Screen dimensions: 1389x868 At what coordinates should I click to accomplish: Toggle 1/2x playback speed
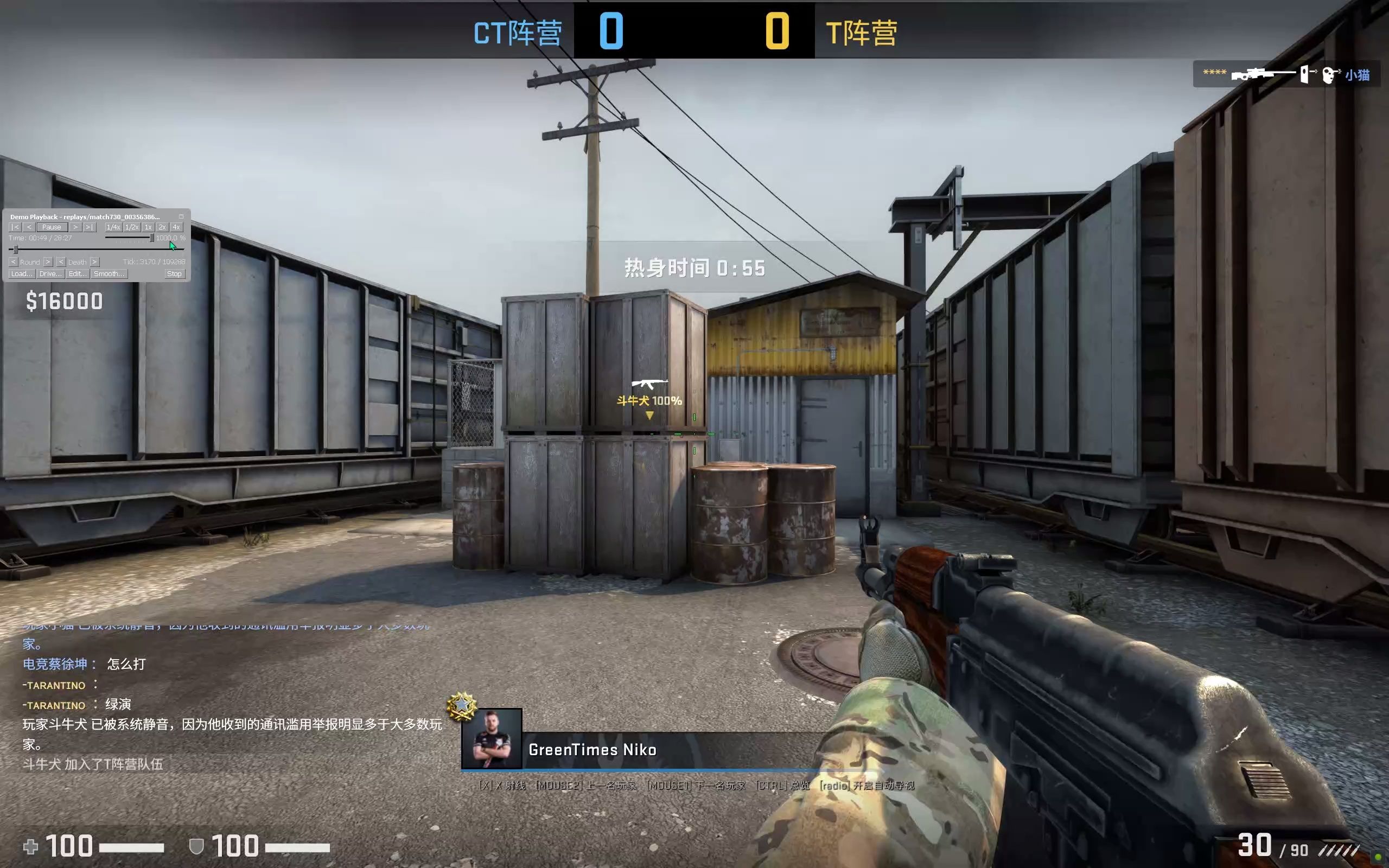[132, 228]
